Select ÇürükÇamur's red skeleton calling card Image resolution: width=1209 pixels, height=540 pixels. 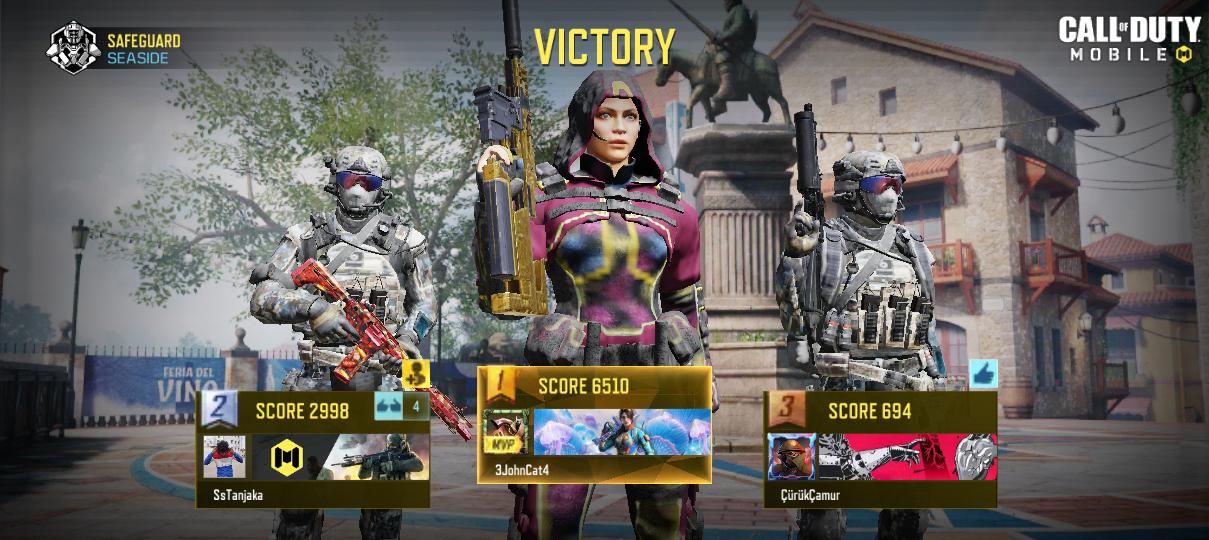coord(907,457)
